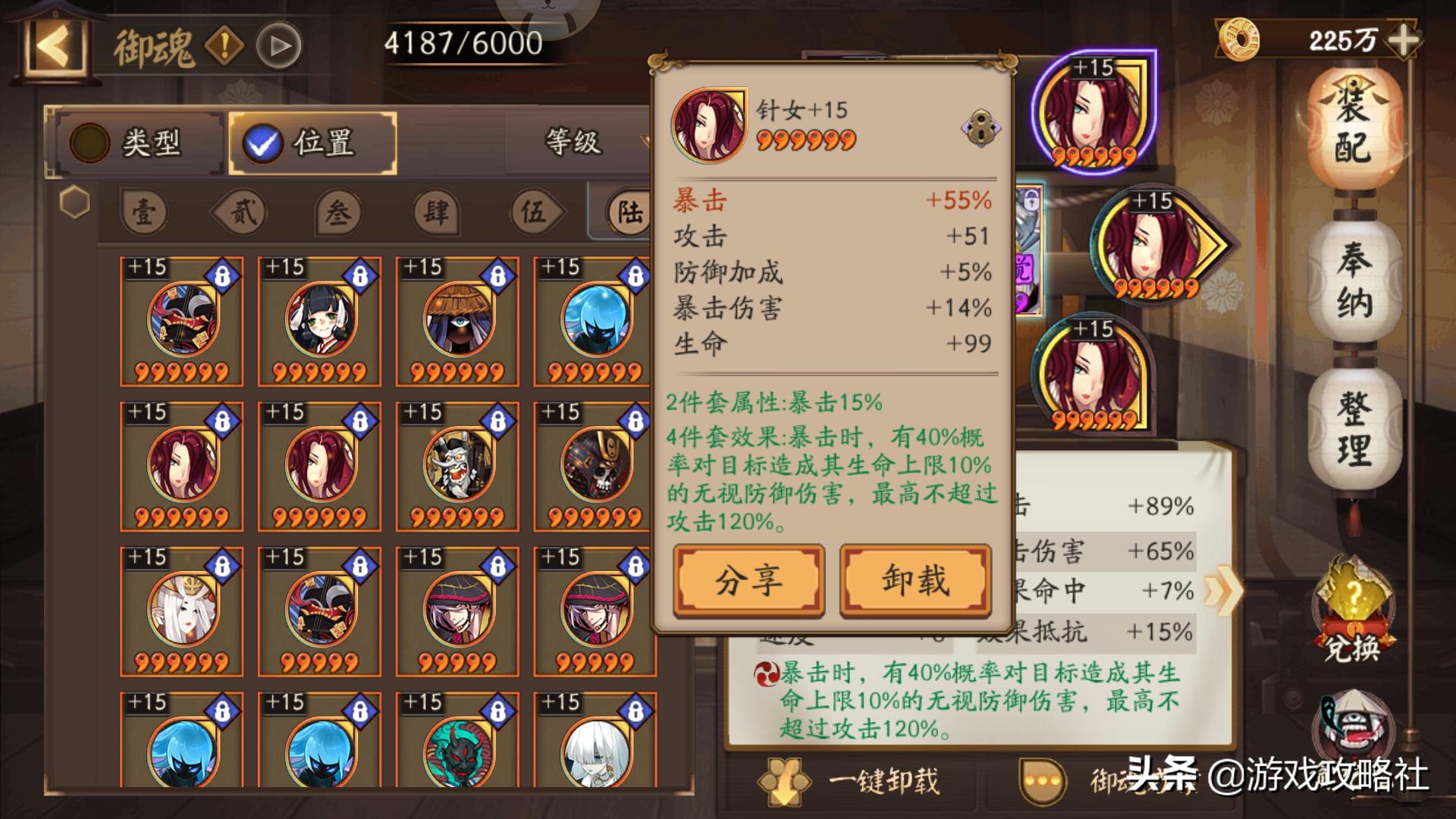1456x819 pixels.
Task: Click the 4187/6000 soul capacity counter
Action: coord(462,42)
